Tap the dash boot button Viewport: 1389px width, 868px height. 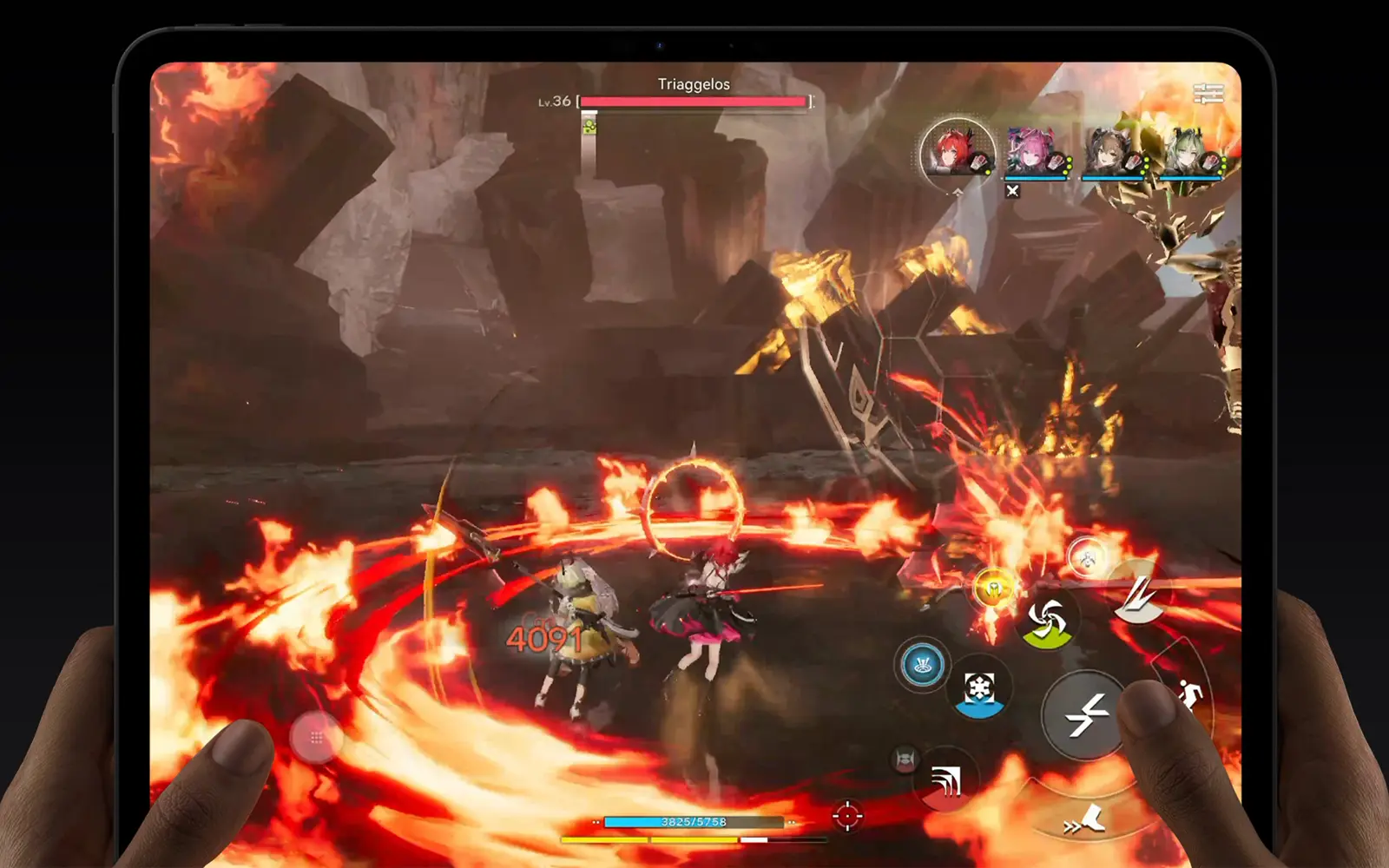(1085, 818)
